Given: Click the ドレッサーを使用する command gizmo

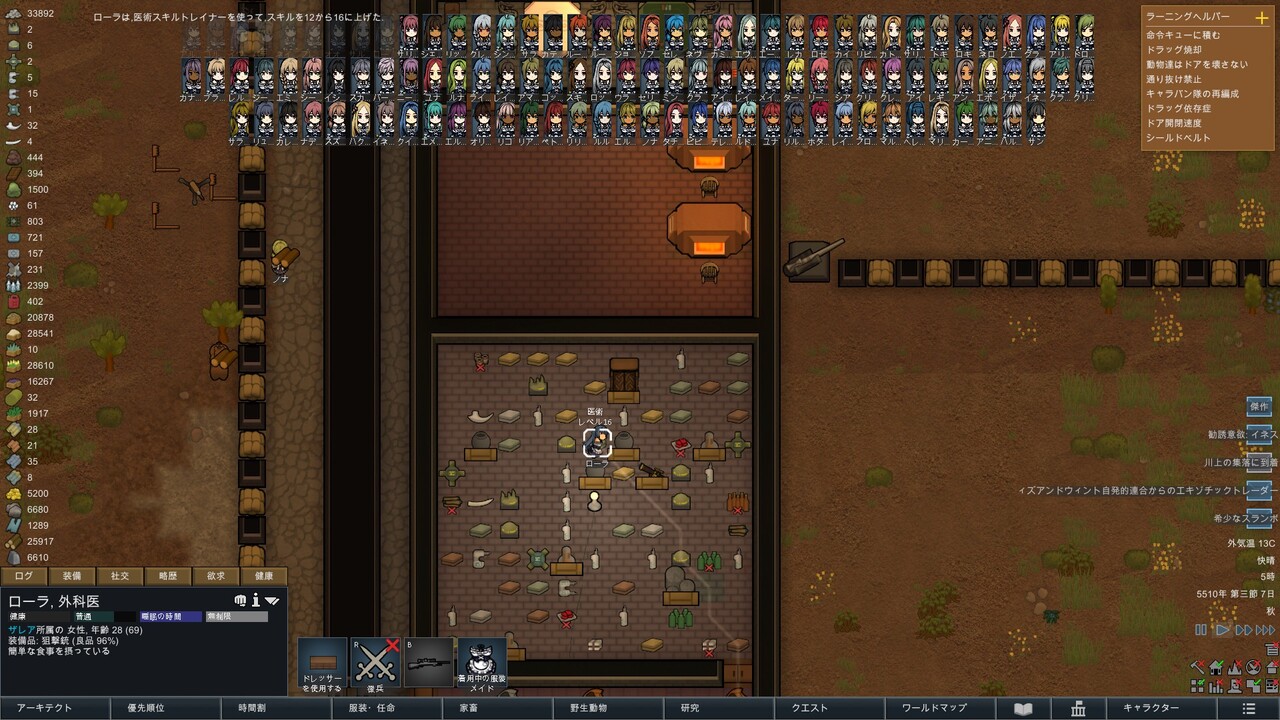Looking at the screenshot, I should click(x=322, y=662).
